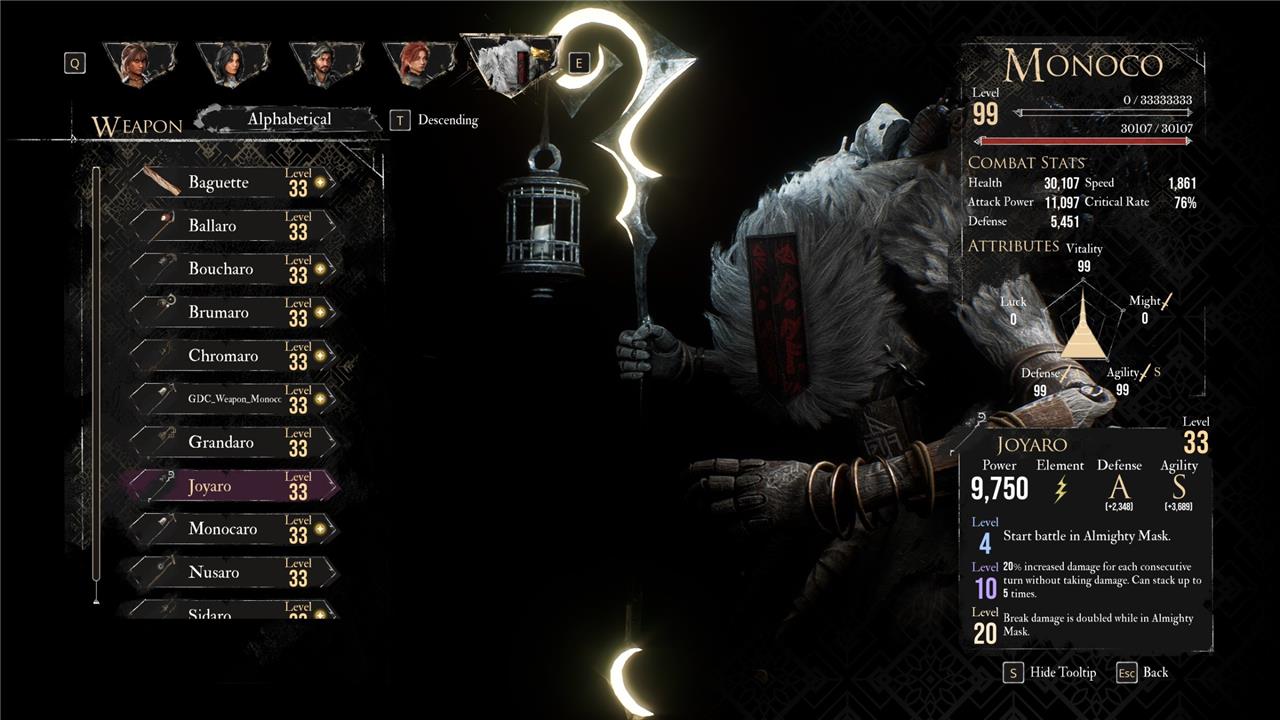
Task: Switch to the first character portrait
Action: [x=140, y=60]
